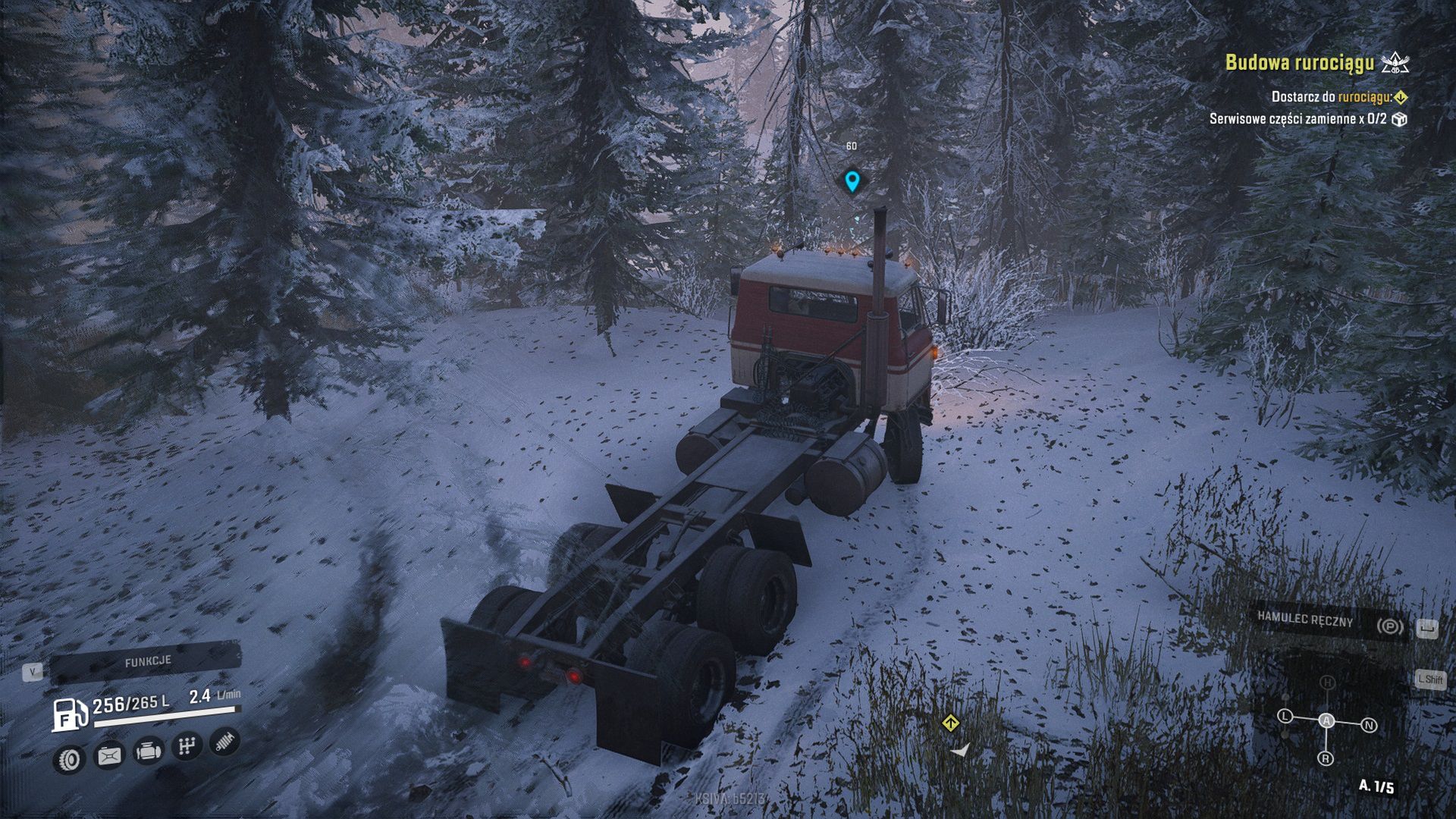Select the gearbox status icon

(x=186, y=747)
